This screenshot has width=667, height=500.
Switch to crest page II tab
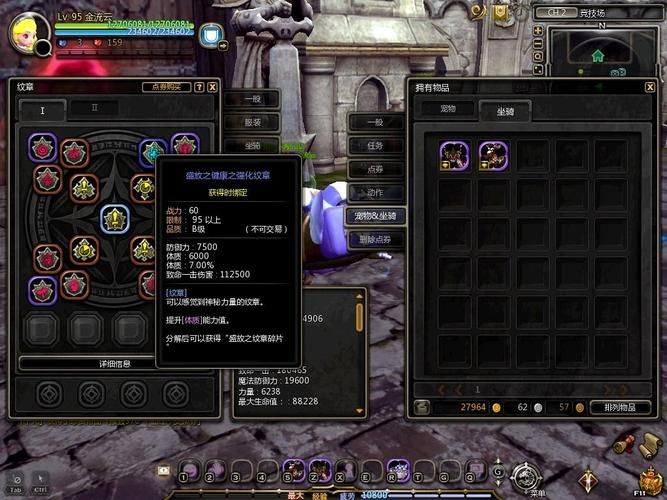point(95,108)
